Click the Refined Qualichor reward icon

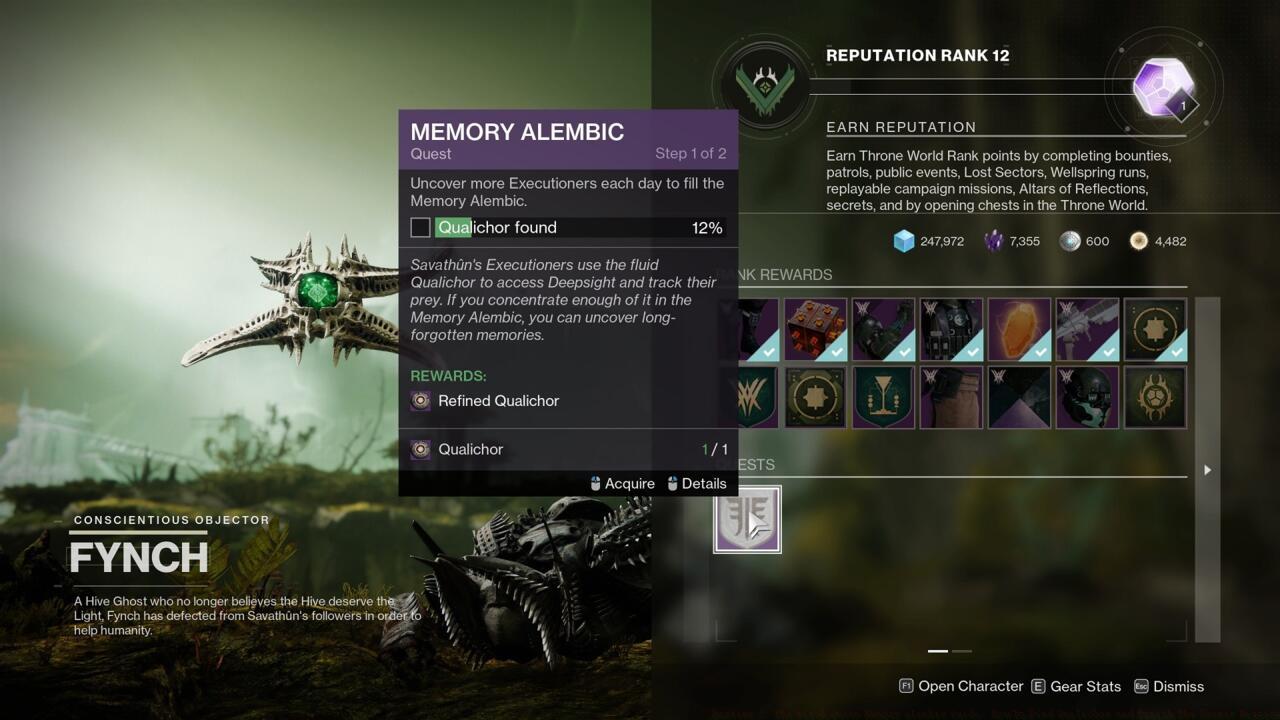pyautogui.click(x=421, y=400)
